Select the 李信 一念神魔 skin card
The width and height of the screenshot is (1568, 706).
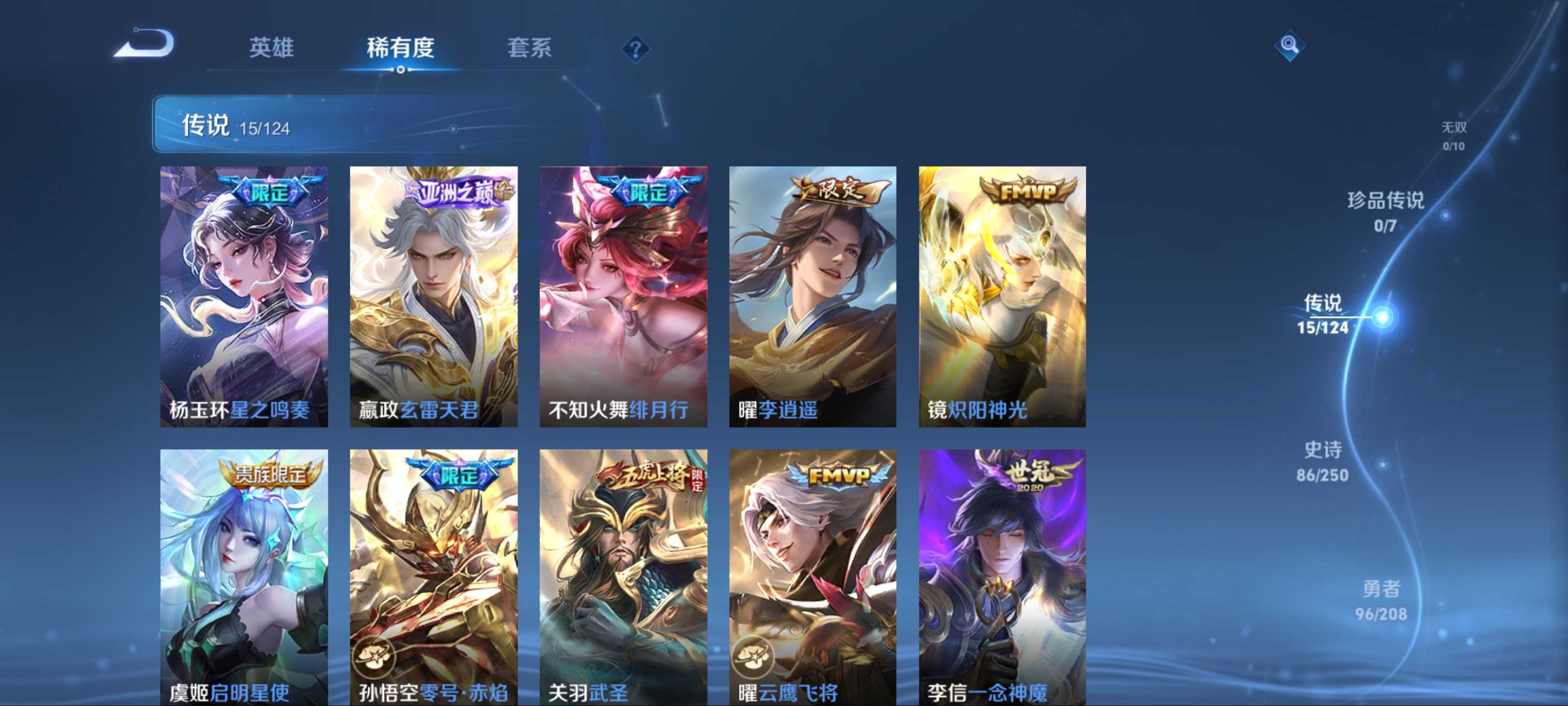1002,576
